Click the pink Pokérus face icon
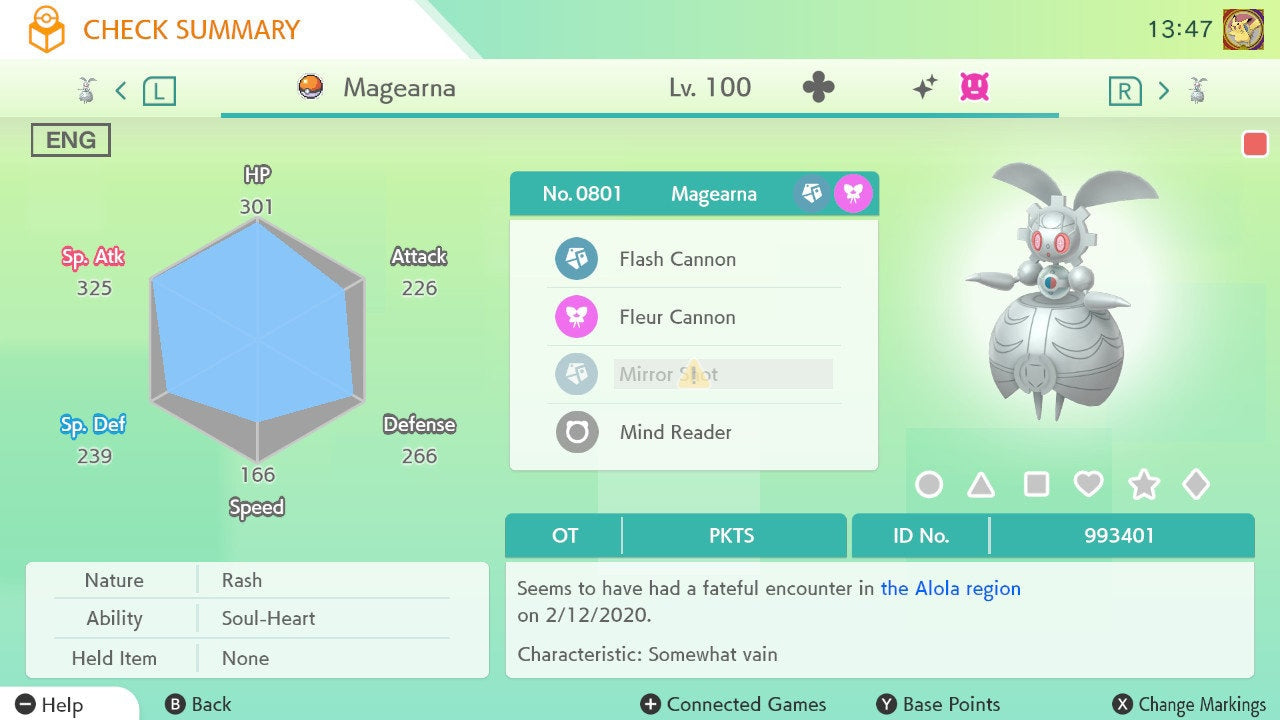The image size is (1280, 720). (x=974, y=88)
